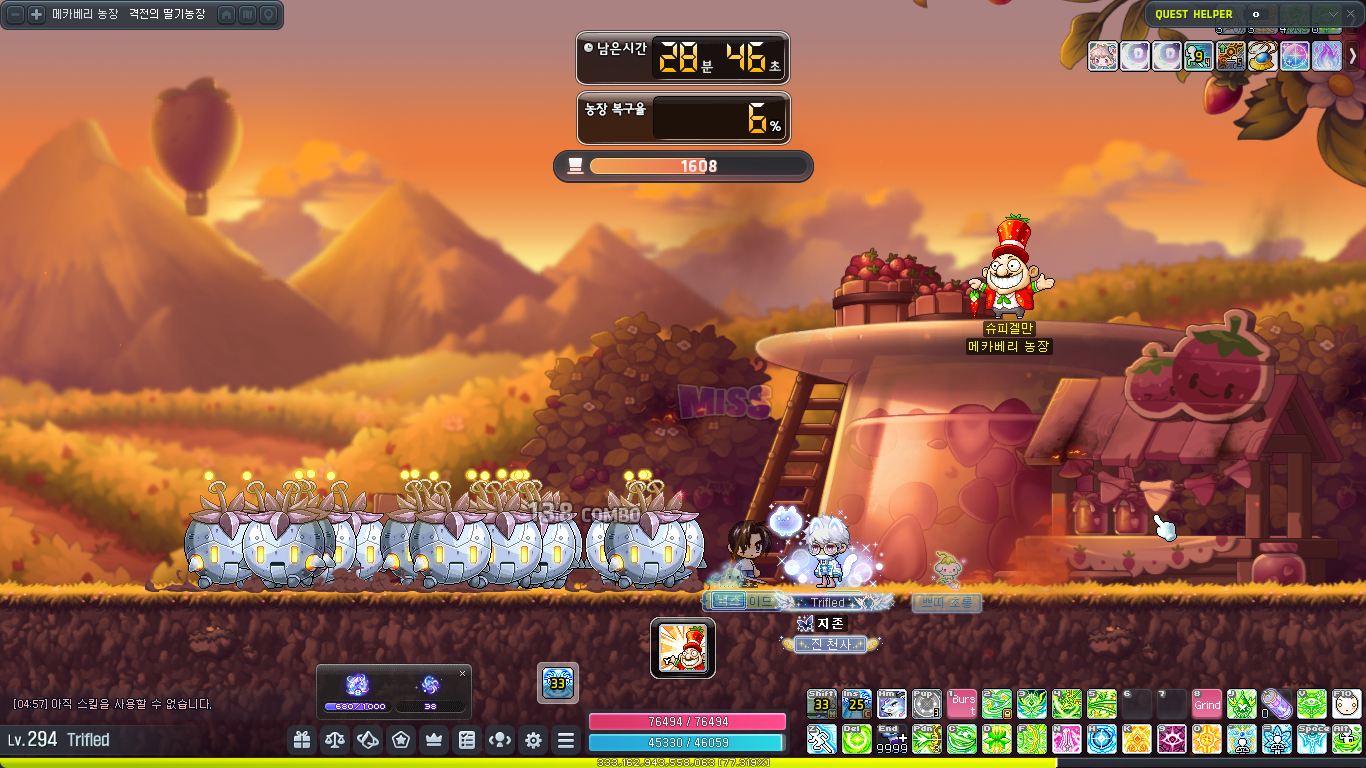Expand the minimap with the plus button

coord(36,15)
